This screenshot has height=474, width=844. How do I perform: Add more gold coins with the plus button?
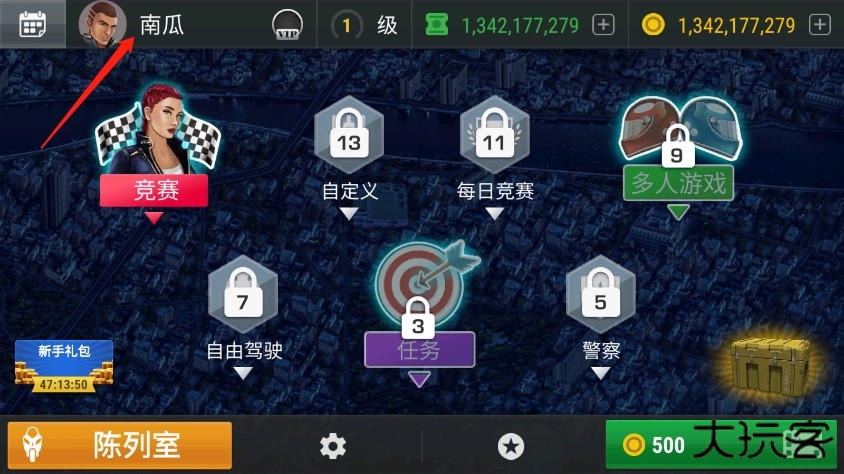[x=820, y=25]
